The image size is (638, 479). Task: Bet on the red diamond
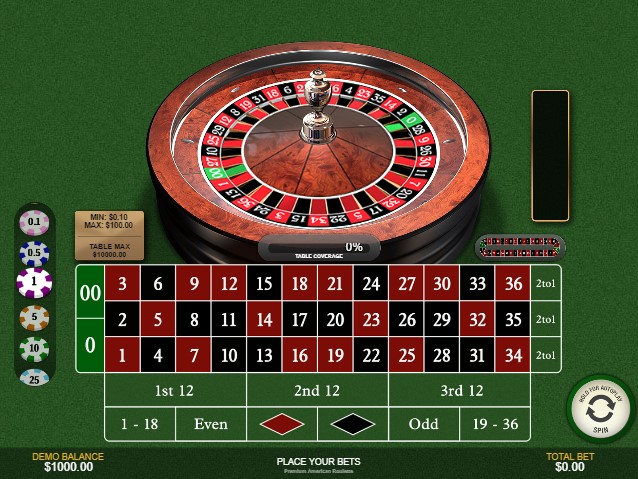pos(282,424)
